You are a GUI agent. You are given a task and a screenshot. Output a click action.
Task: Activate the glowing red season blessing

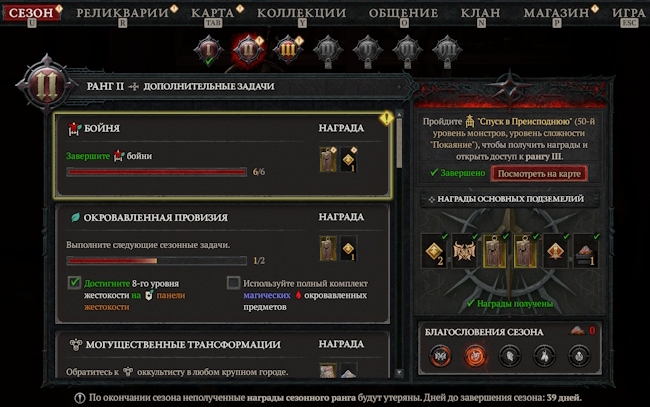(x=474, y=354)
